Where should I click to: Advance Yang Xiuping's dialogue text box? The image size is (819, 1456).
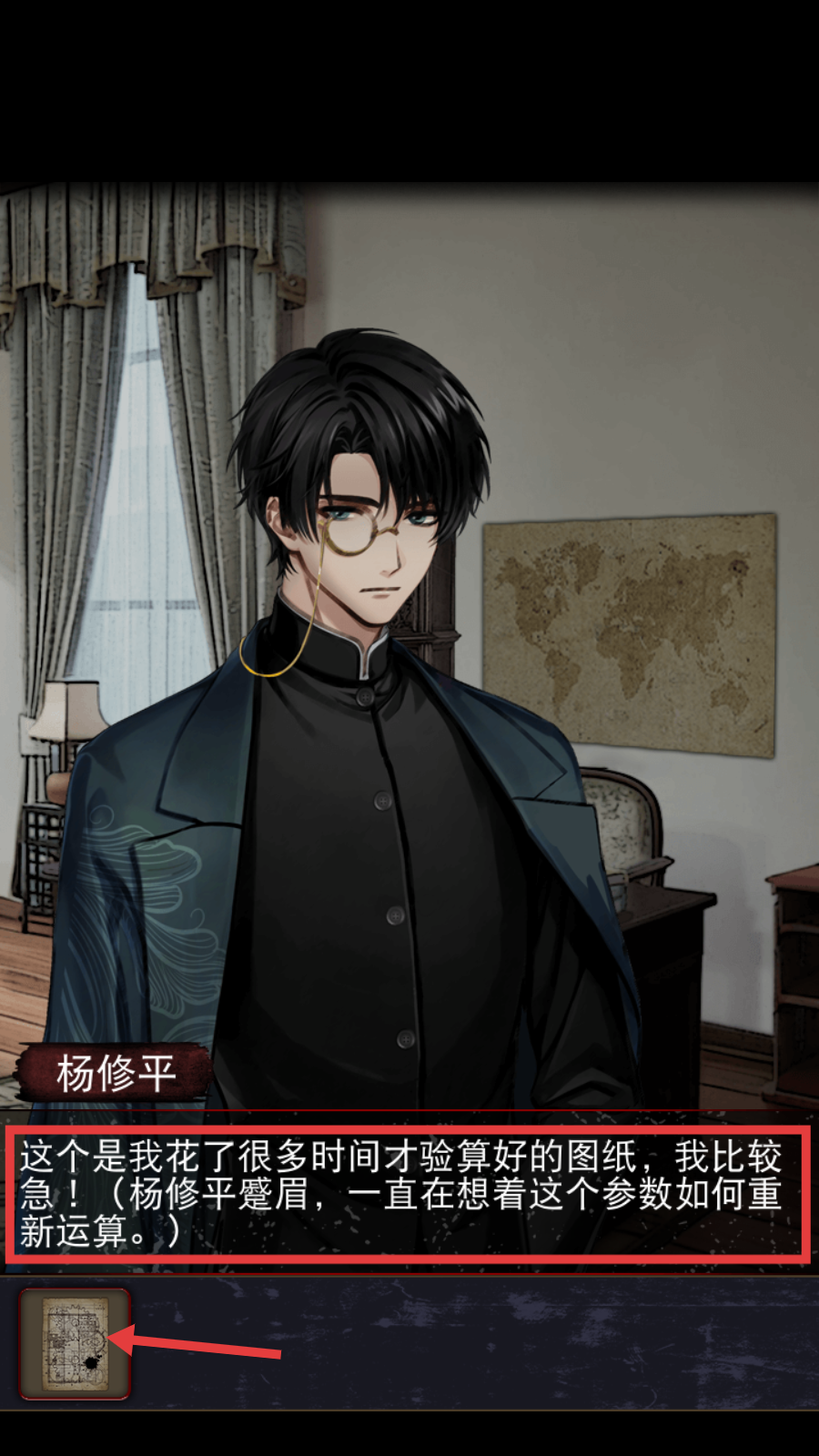click(408, 1194)
